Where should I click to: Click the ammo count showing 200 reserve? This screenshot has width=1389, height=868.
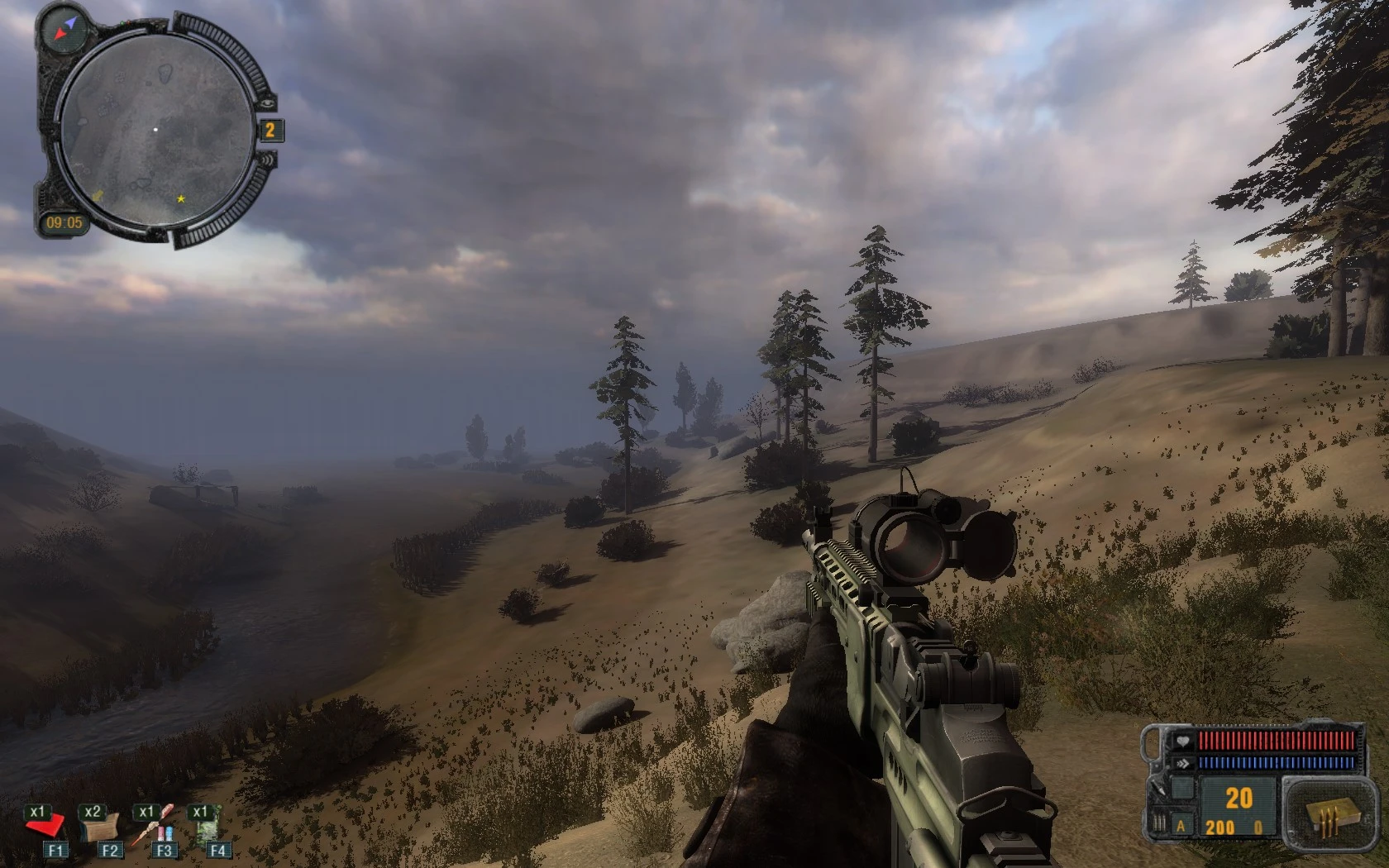[1219, 827]
